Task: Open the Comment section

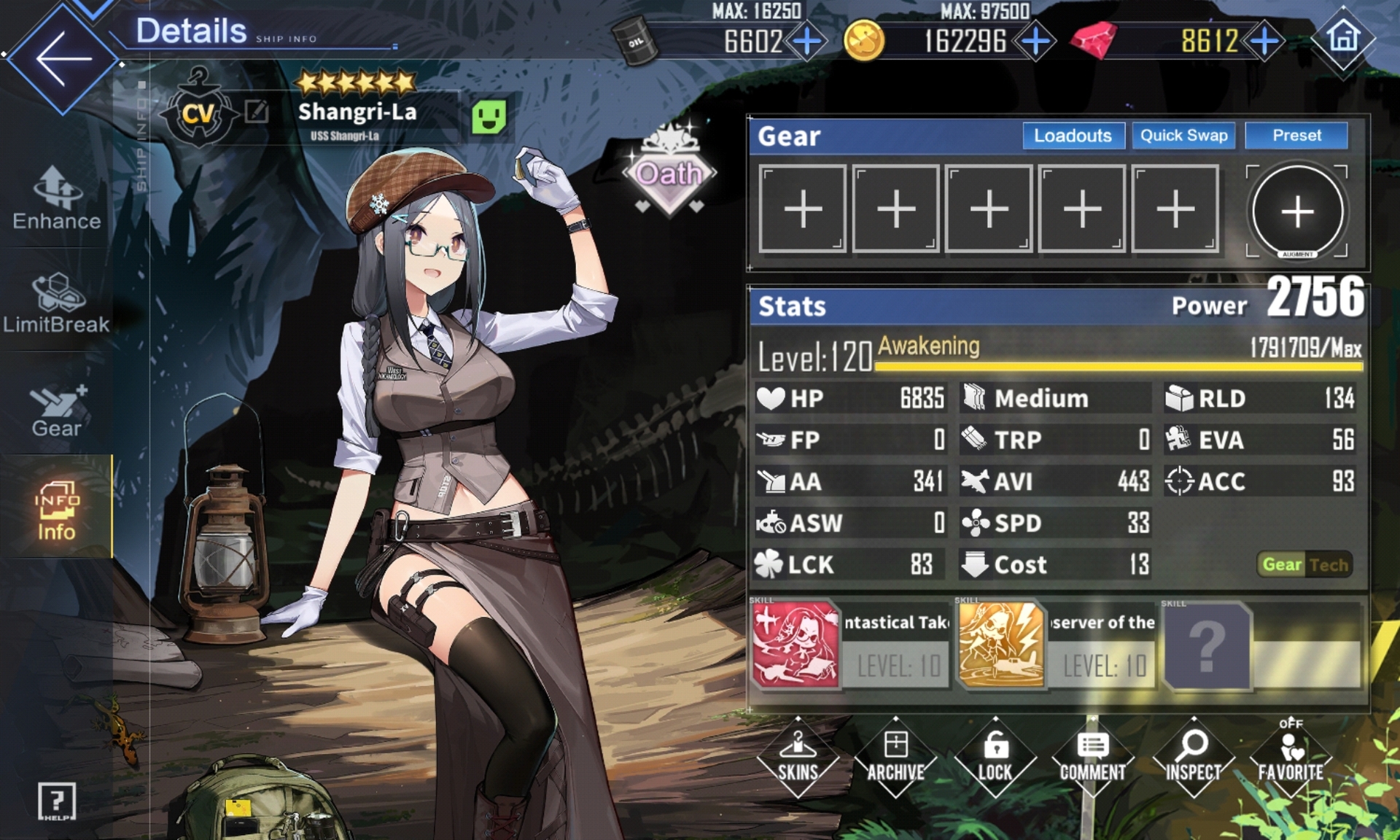Action: (1092, 757)
